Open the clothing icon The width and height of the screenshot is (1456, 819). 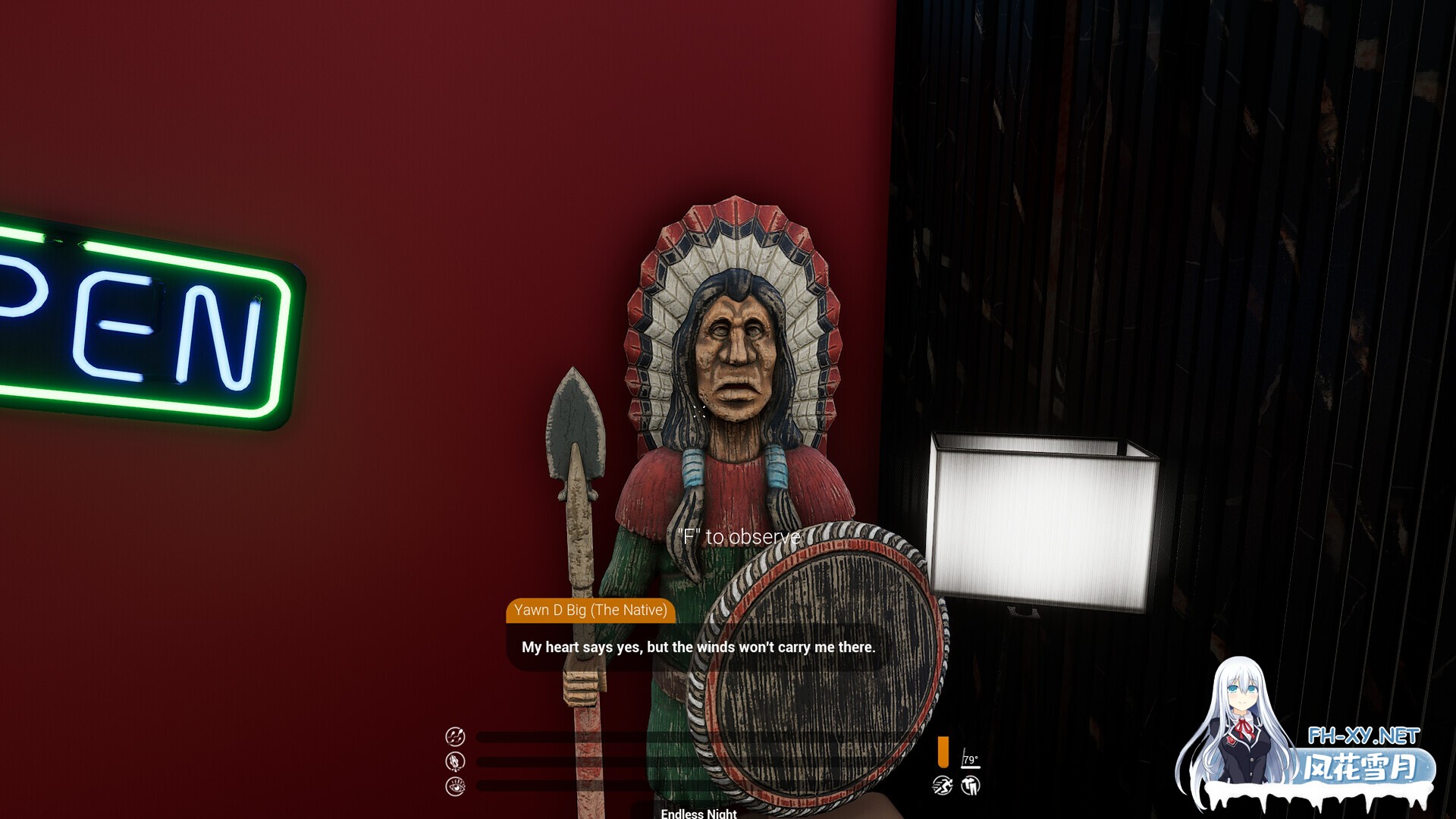coord(971,786)
